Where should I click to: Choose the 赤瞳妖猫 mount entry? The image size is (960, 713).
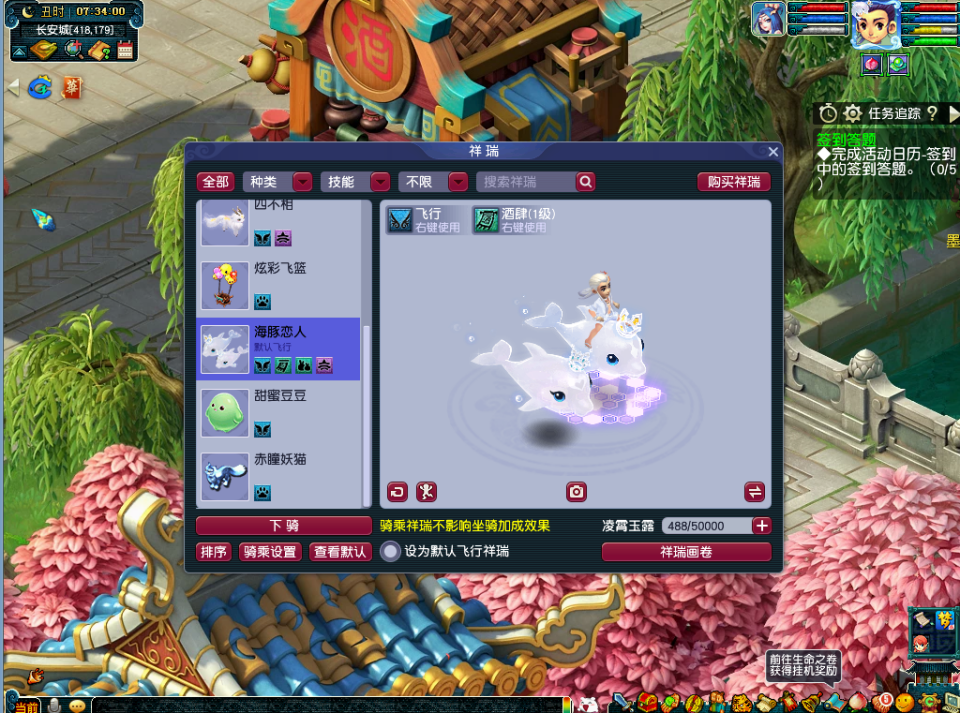279,476
